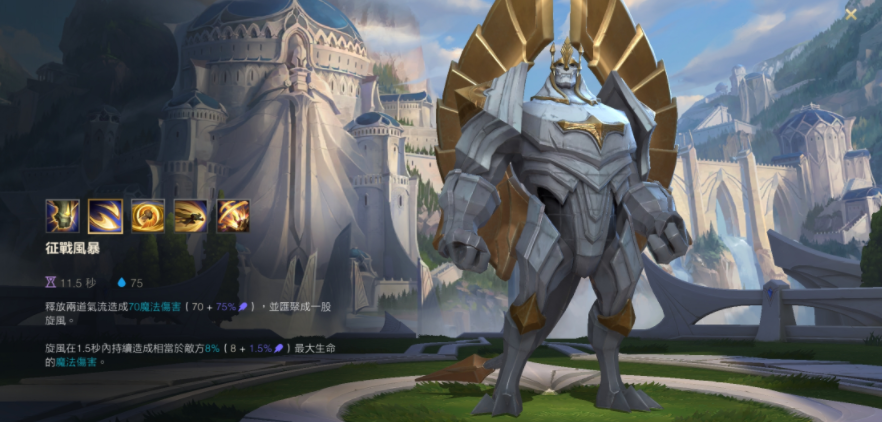This screenshot has height=422, width=882.
Task: Choose the fiery ground slam ultimate icon
Action: coord(233,216)
